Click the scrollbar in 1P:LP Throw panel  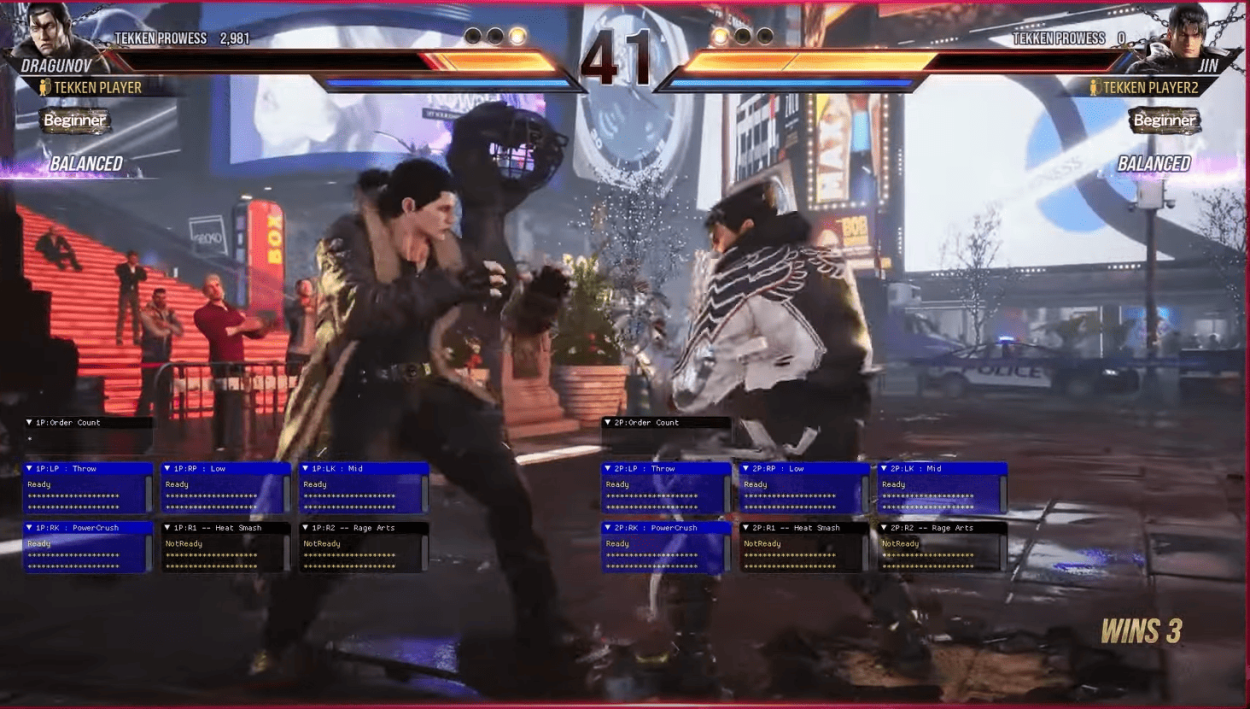pyautogui.click(x=148, y=494)
